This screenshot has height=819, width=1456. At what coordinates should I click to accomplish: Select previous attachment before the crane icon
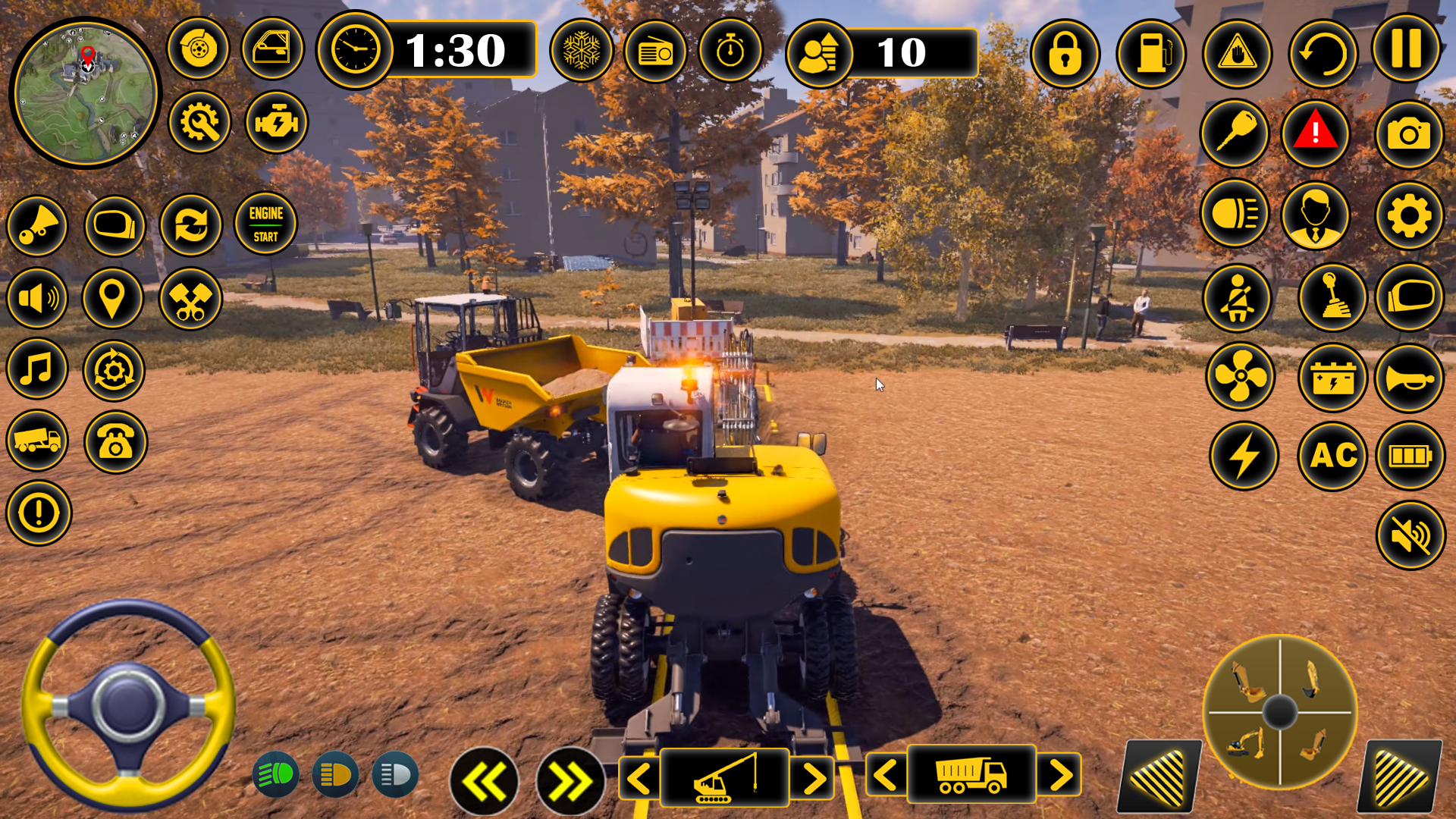(639, 778)
